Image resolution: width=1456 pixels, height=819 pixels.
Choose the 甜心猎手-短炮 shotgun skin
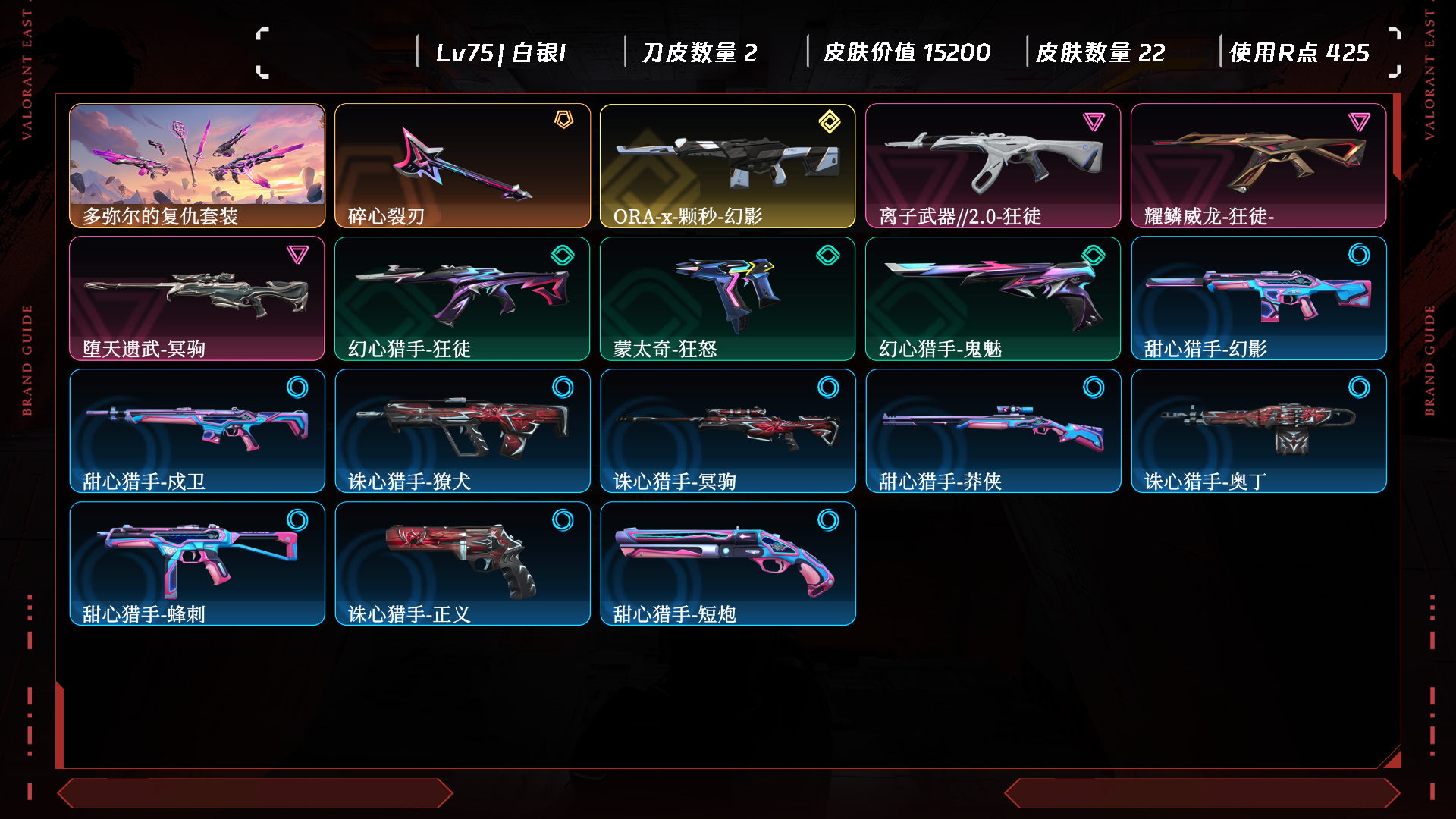[728, 563]
